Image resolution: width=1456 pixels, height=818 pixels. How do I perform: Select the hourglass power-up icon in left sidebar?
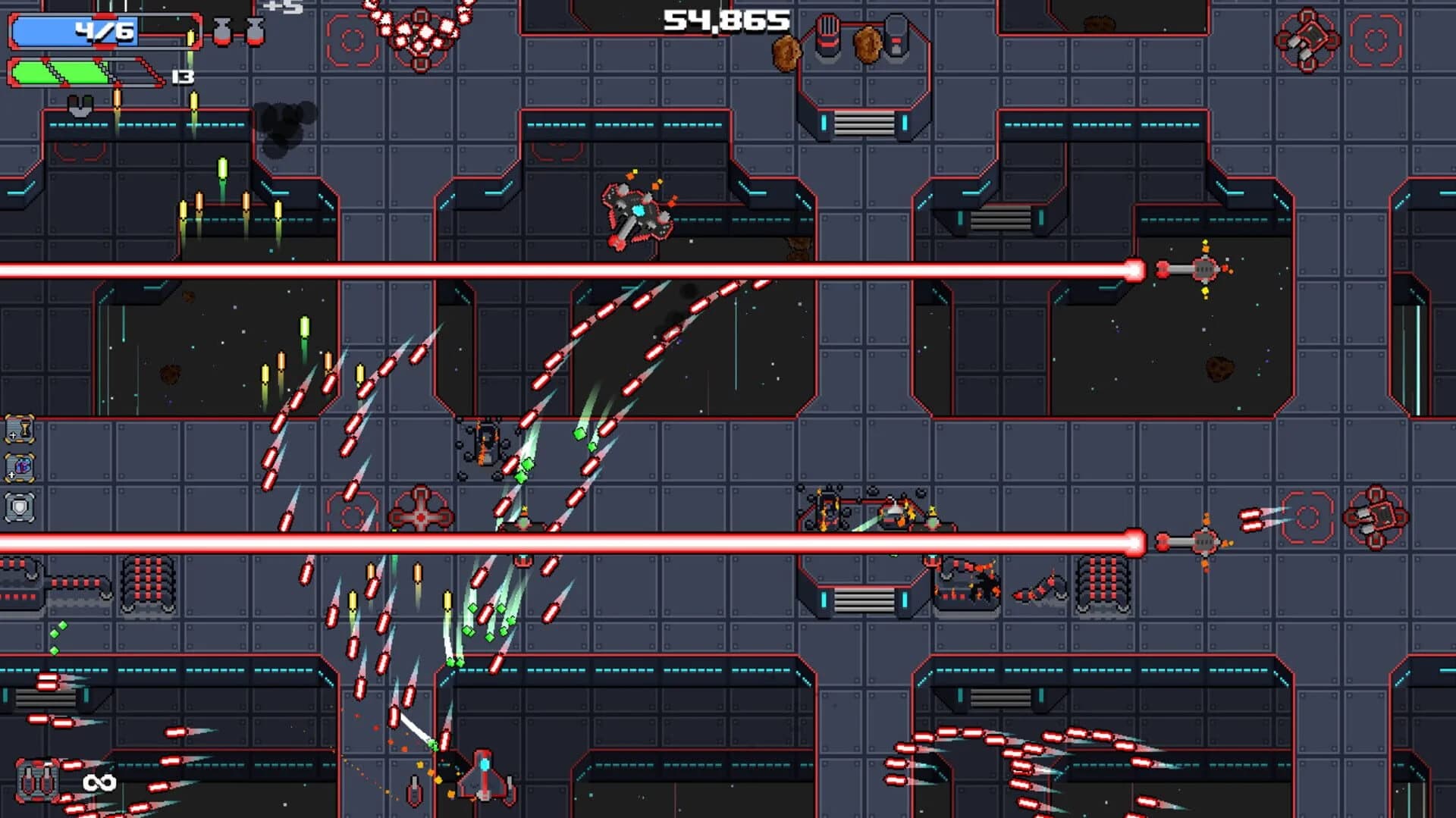[x=21, y=430]
